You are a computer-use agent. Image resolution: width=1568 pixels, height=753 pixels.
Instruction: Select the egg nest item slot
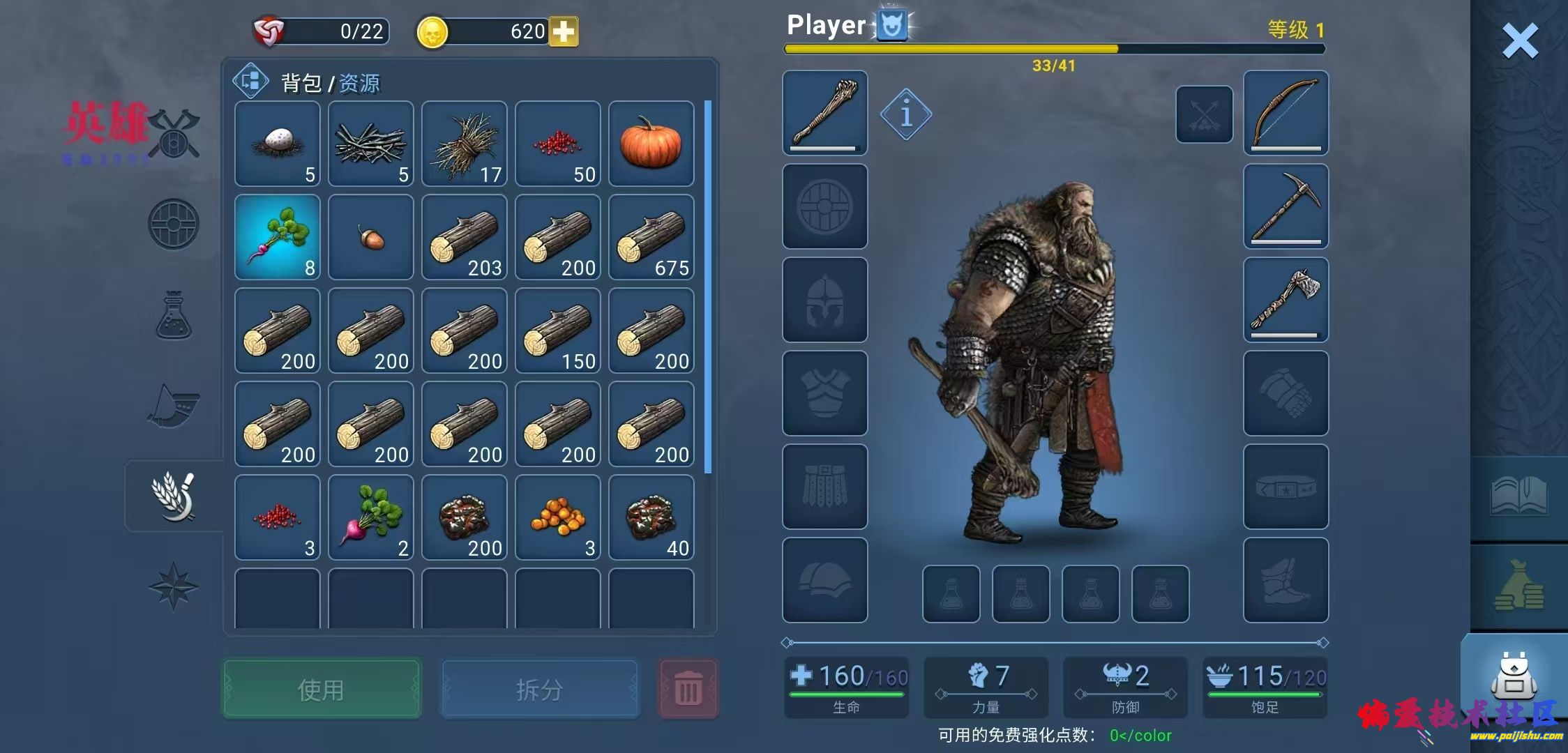click(278, 144)
